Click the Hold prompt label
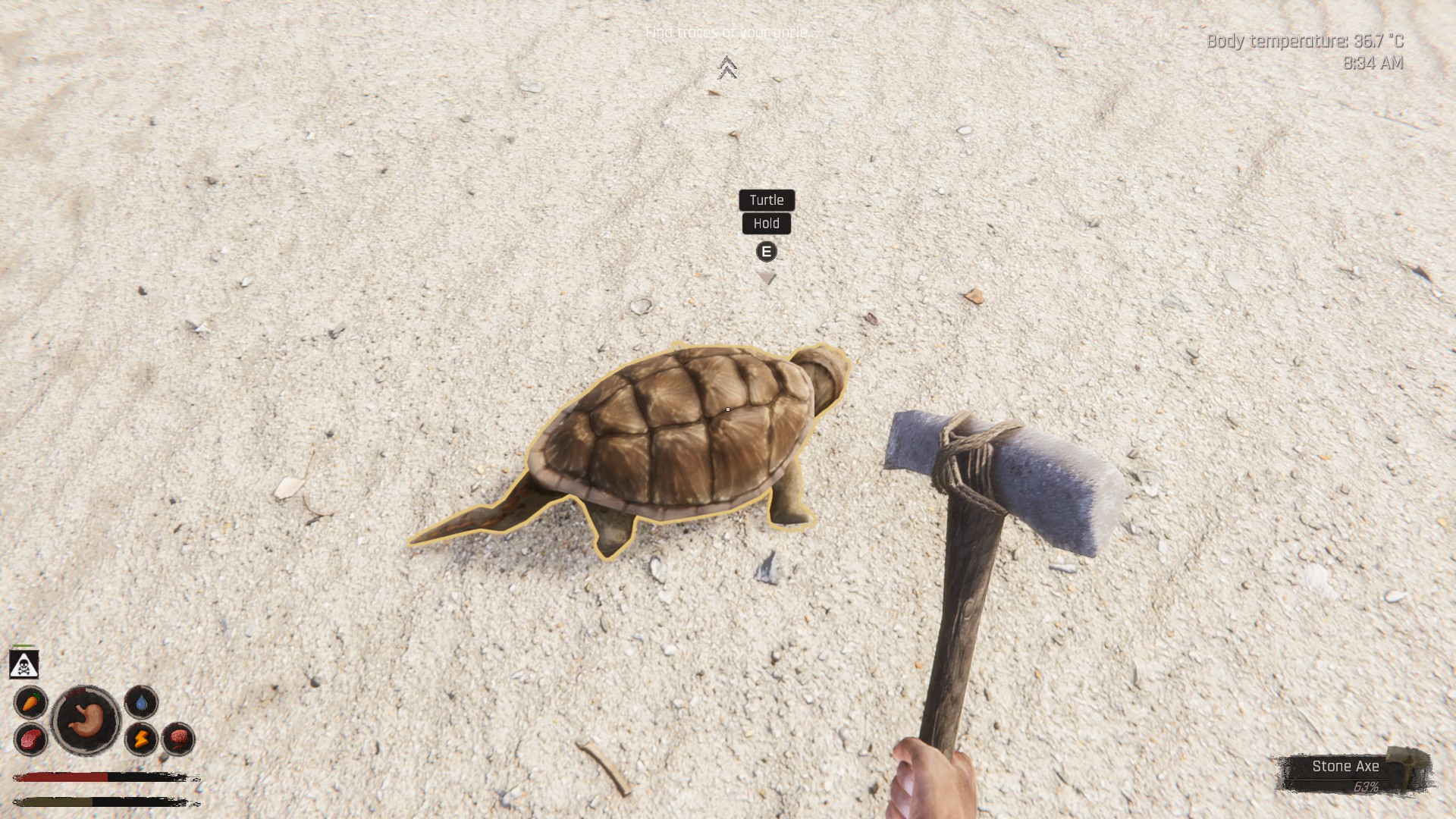The image size is (1456, 819). coord(767,224)
